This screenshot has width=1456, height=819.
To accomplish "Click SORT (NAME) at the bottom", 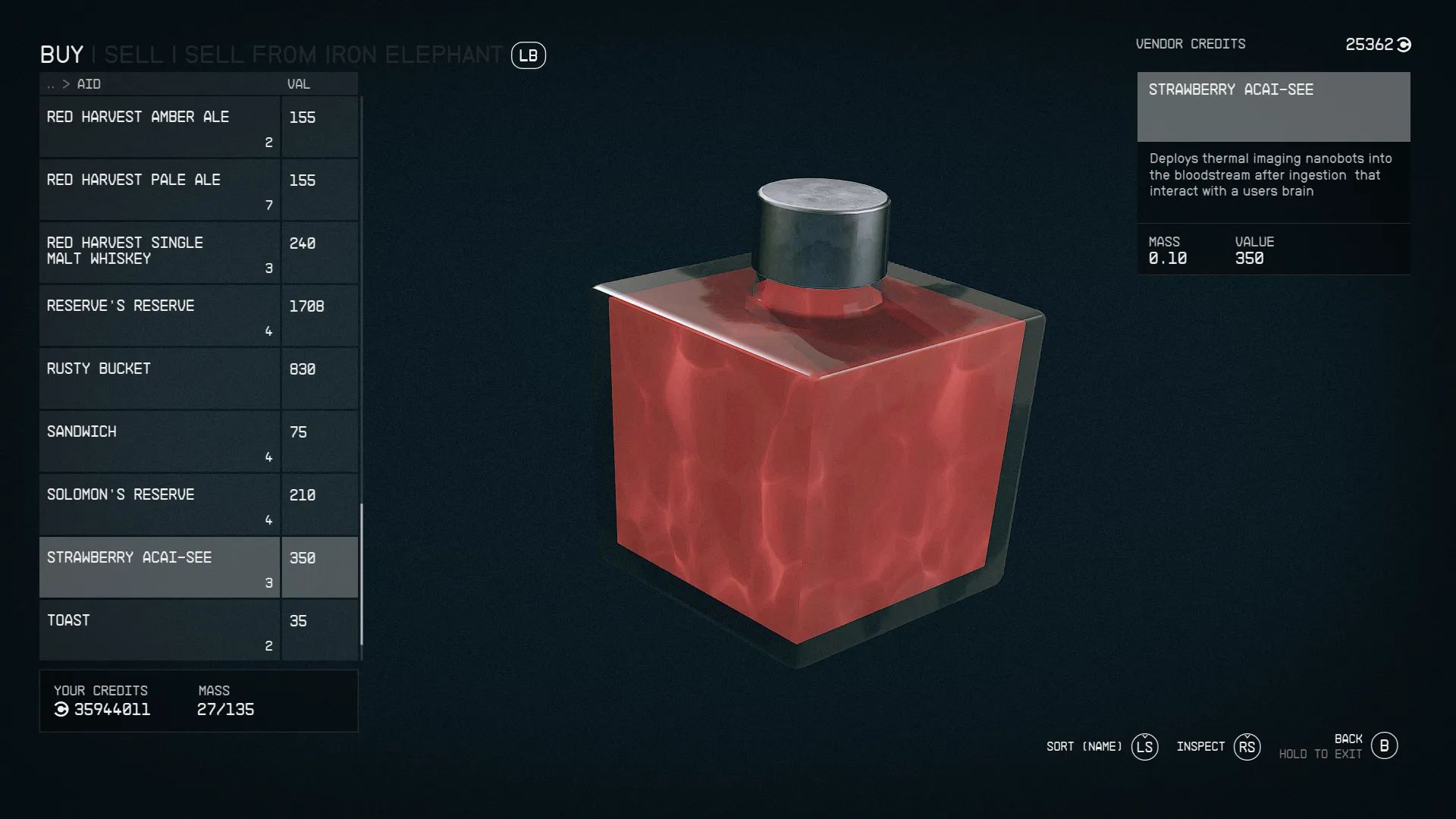I will click(1082, 746).
